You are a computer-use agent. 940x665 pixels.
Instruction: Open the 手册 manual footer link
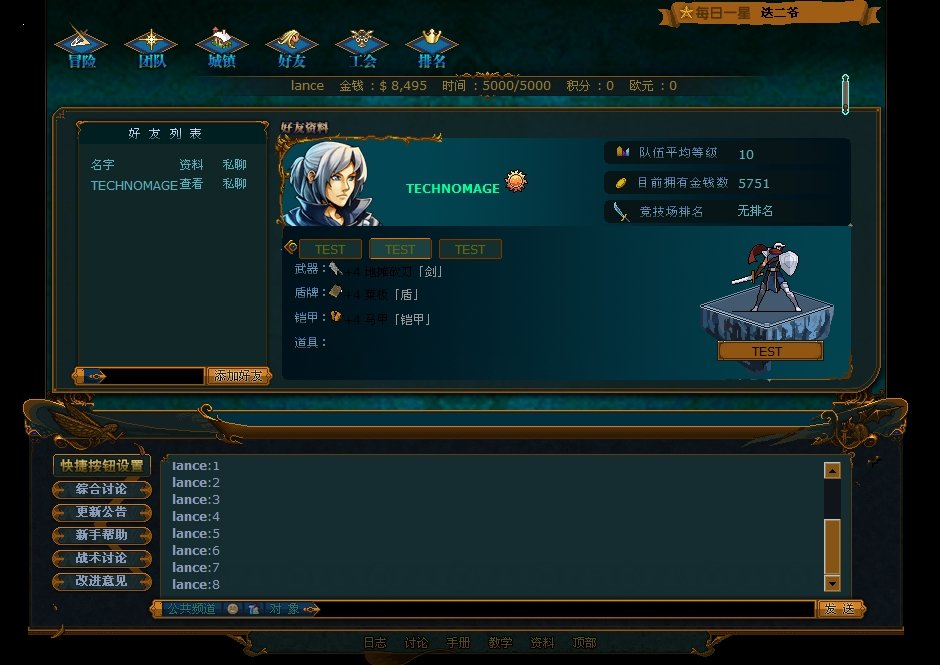tap(458, 643)
